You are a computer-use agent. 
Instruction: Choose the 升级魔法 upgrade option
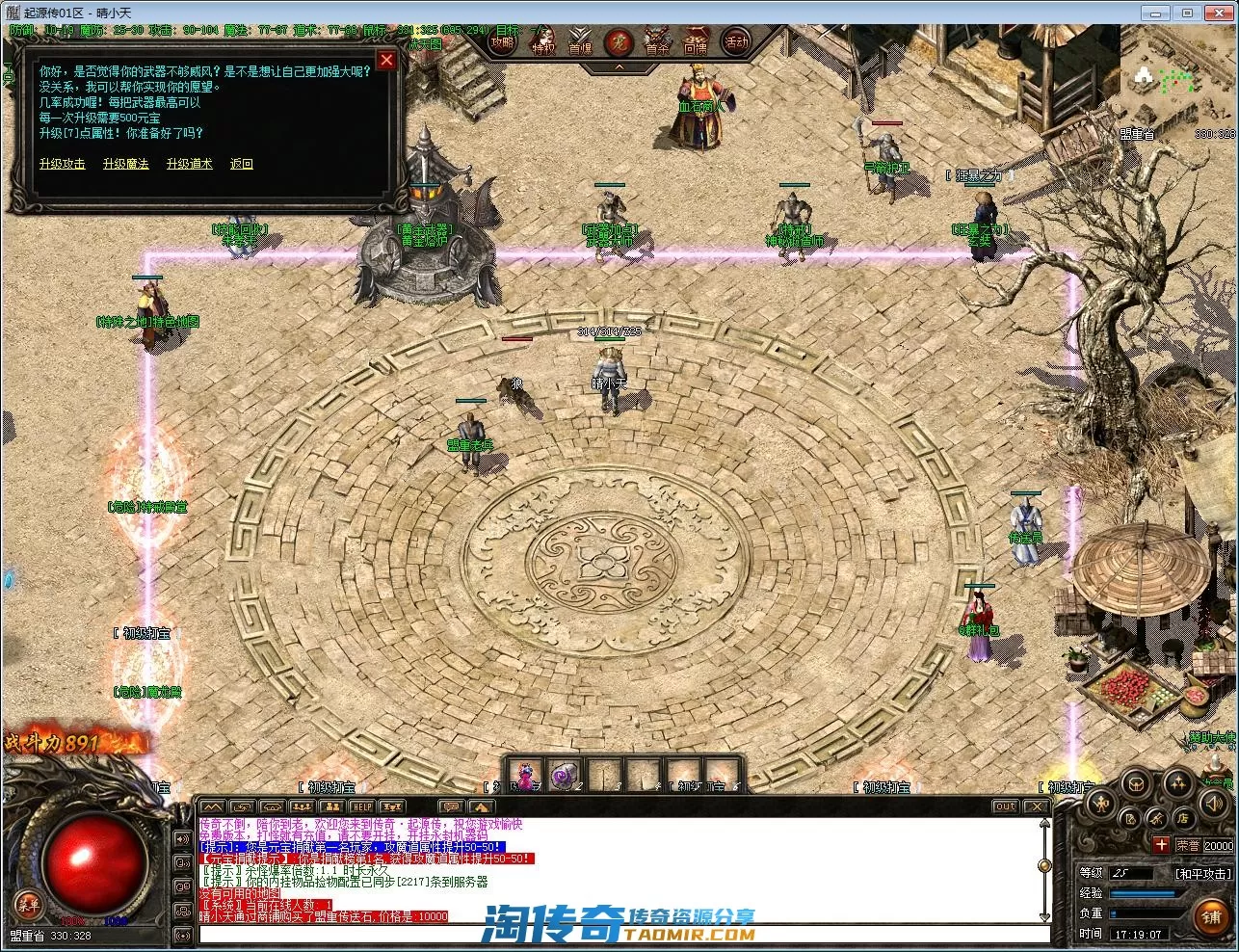(x=126, y=164)
